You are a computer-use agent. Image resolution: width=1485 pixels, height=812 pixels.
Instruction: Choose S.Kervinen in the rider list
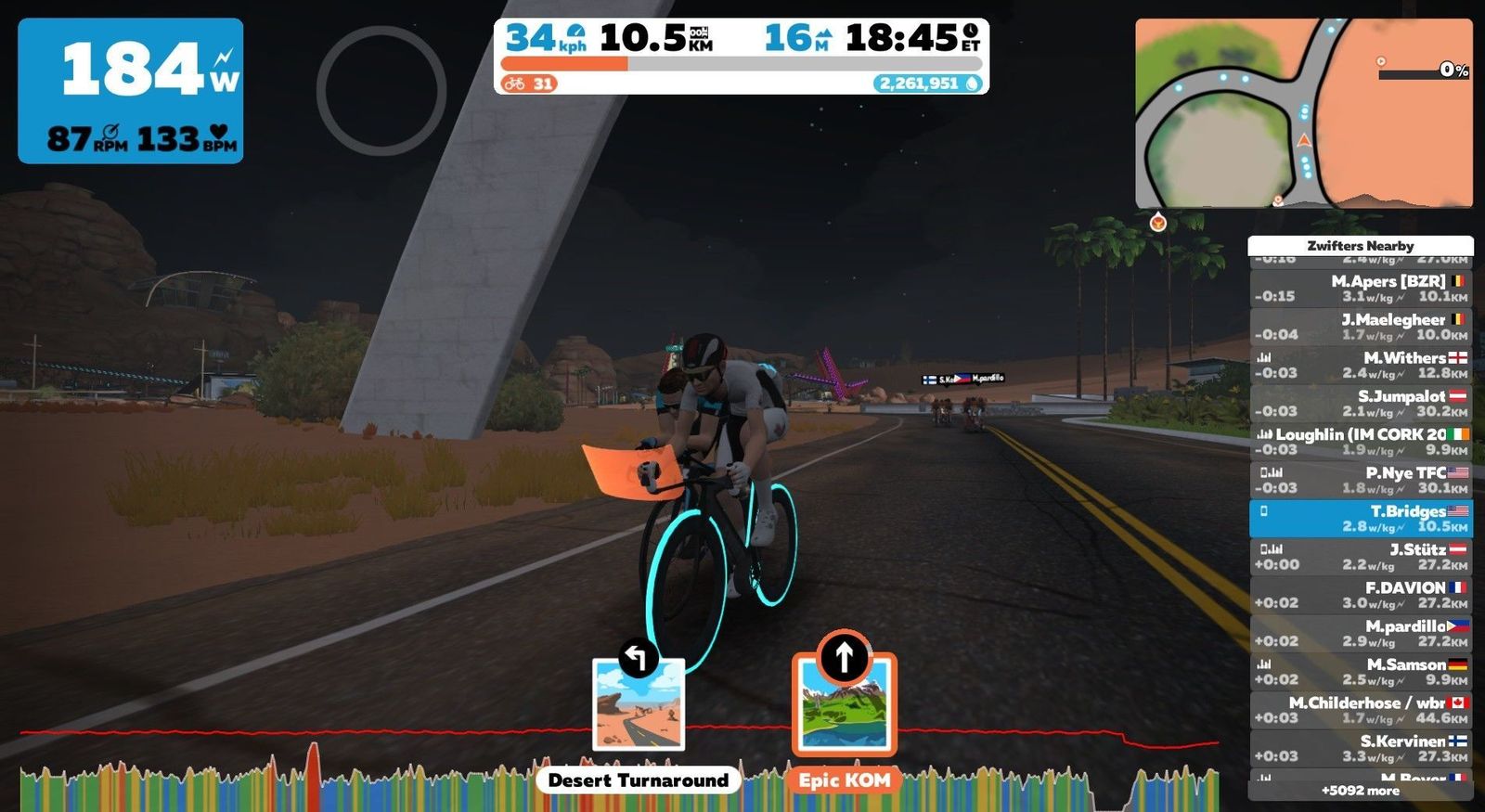(x=1361, y=747)
